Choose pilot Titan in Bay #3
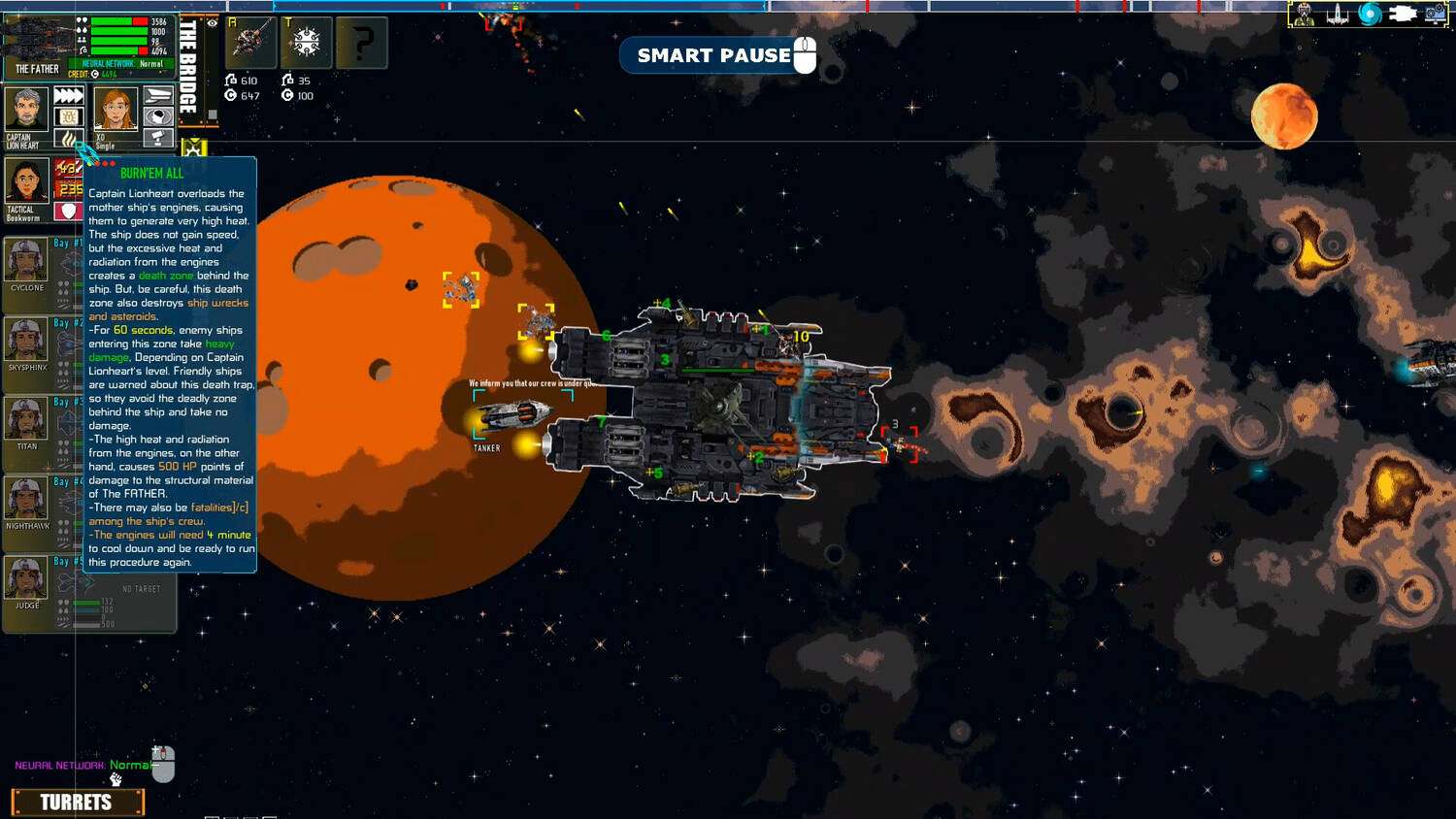The image size is (1456, 819). [26, 419]
